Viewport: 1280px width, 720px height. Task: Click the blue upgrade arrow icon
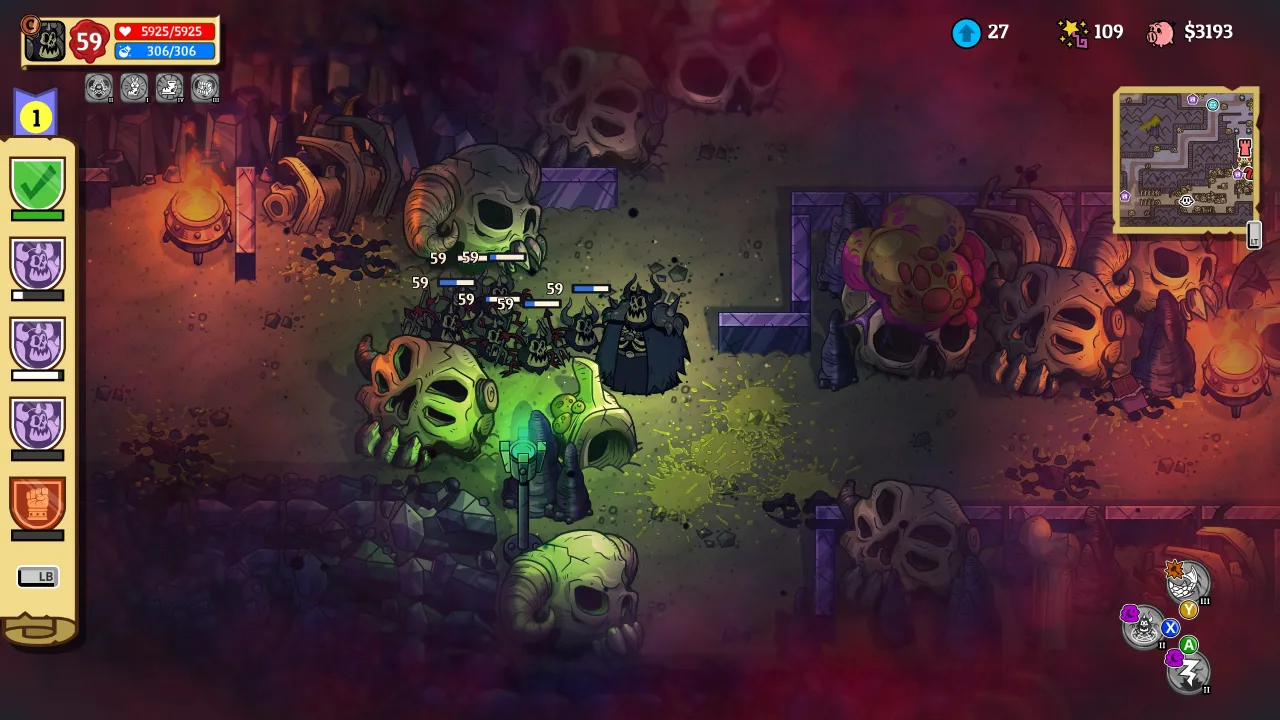coord(966,33)
